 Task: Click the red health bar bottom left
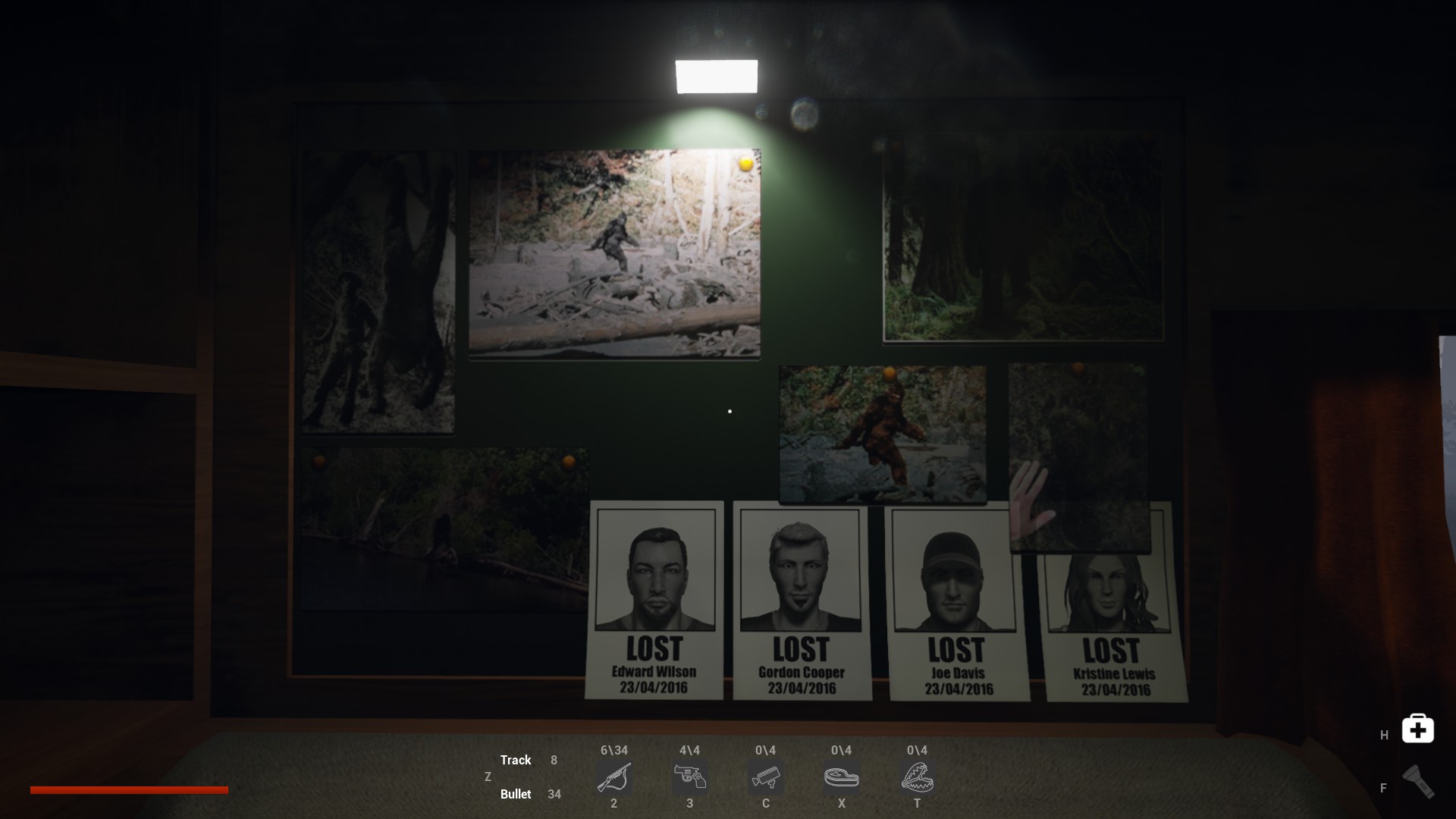[x=129, y=790]
